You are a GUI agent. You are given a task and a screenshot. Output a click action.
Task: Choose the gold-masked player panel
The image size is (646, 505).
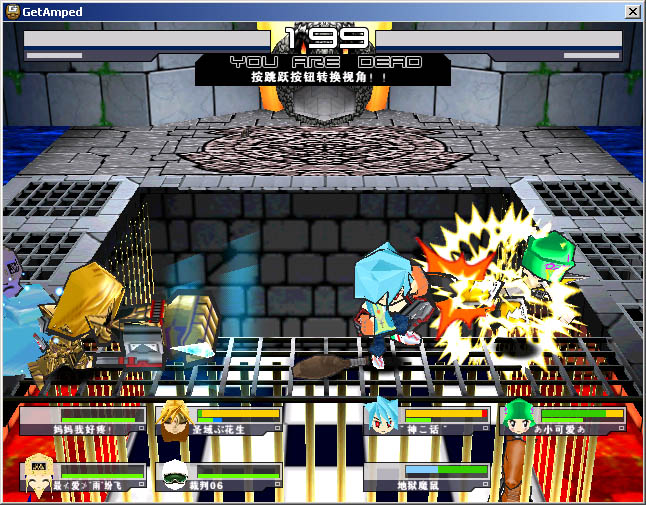click(83, 477)
